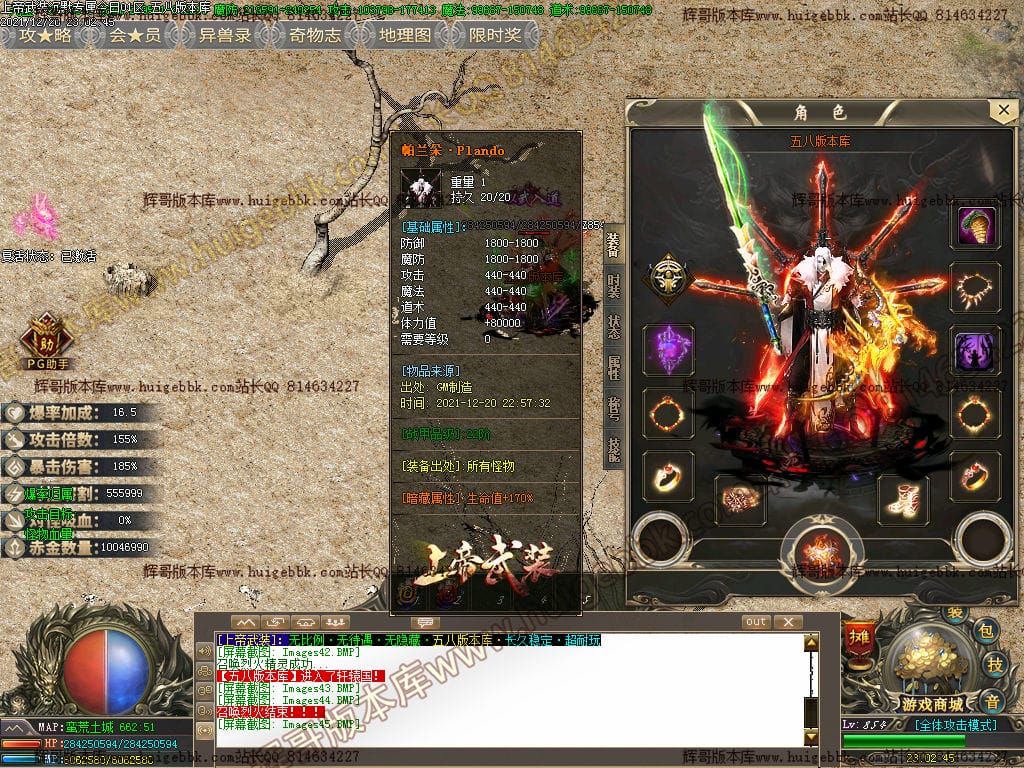Image resolution: width=1024 pixels, height=768 pixels.
Task: Close the 角色 character panel
Action: pyautogui.click(x=1002, y=110)
